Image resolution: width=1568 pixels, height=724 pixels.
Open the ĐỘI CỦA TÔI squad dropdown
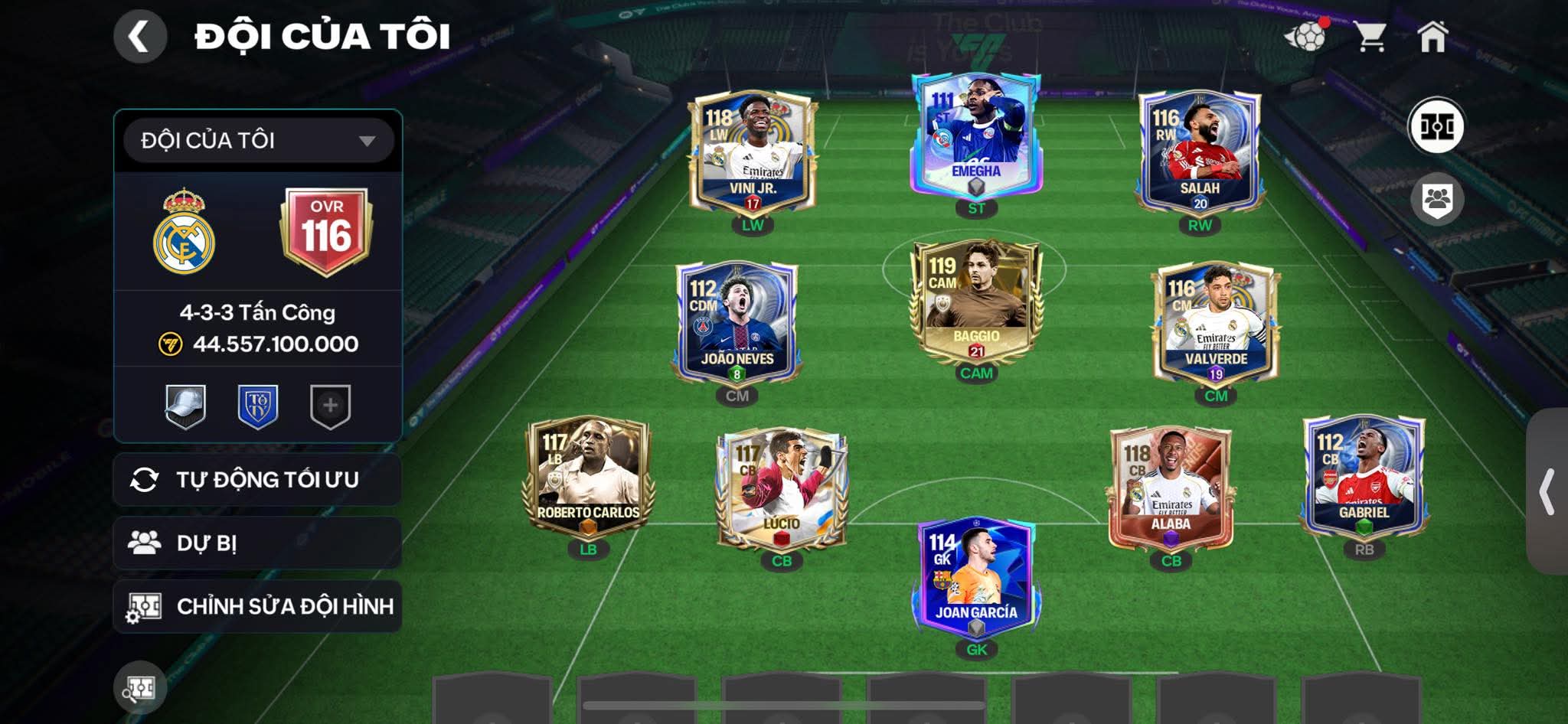259,140
